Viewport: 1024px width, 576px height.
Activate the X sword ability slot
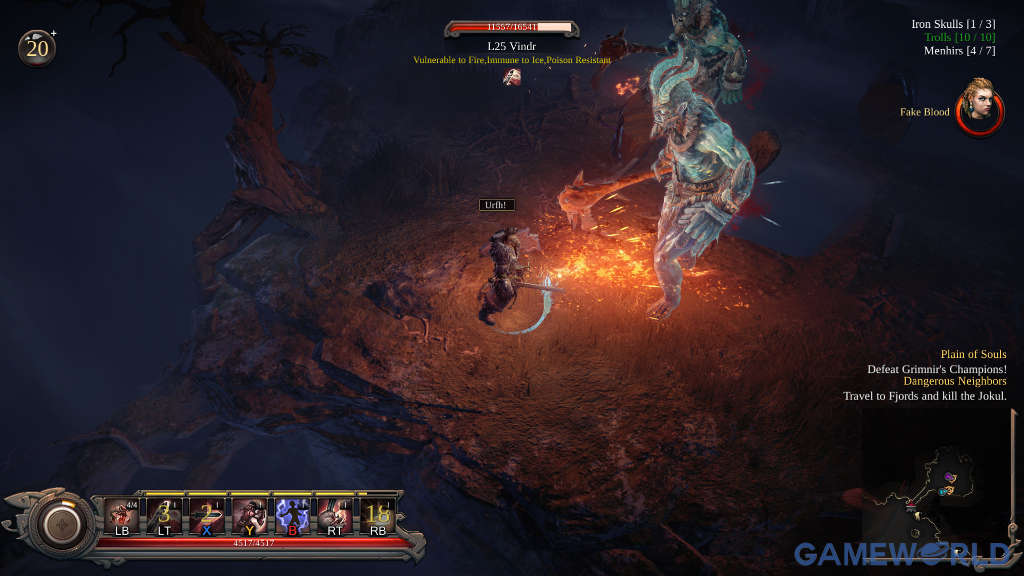206,516
